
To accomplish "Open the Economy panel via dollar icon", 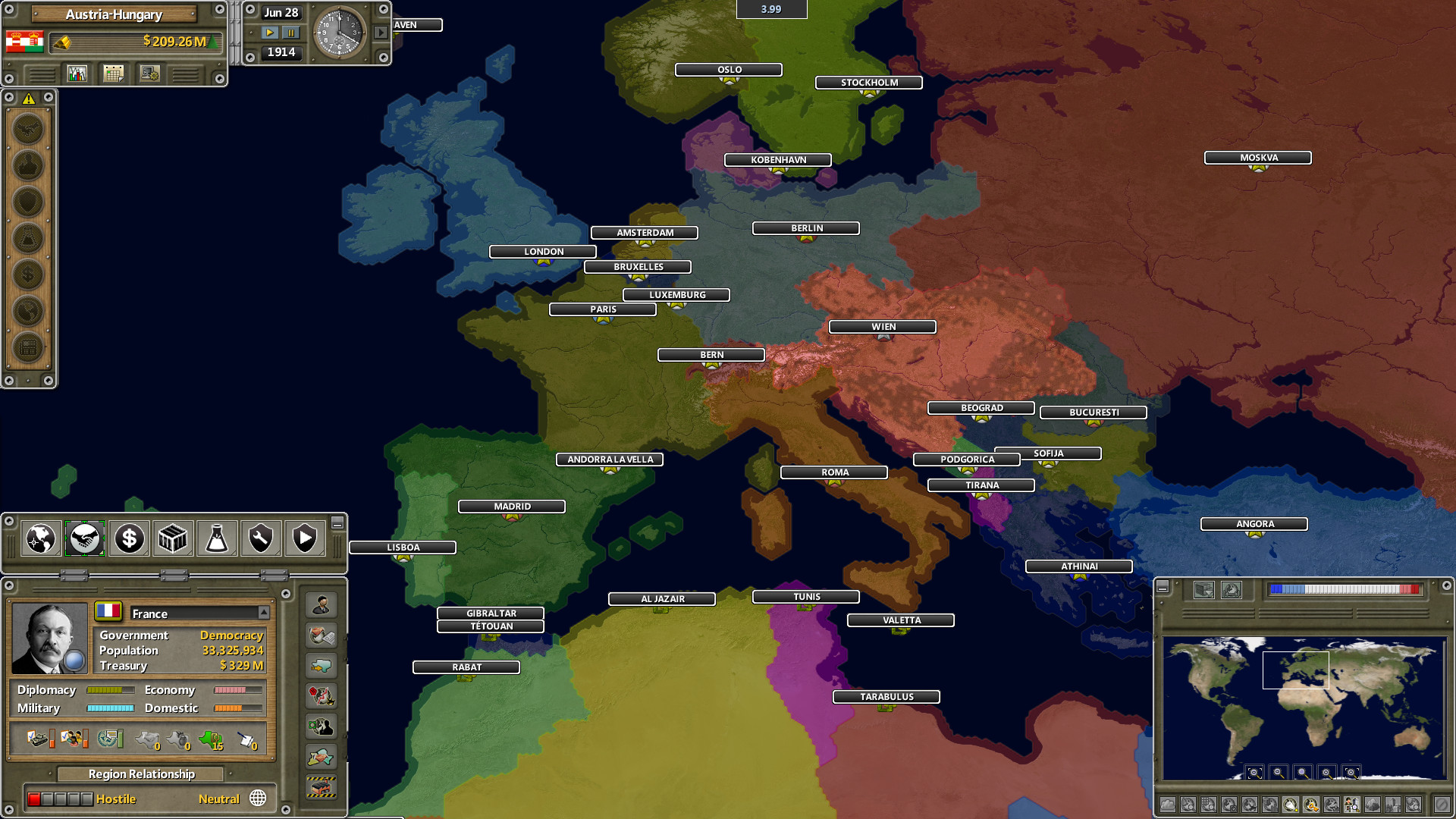I will pyautogui.click(x=128, y=538).
